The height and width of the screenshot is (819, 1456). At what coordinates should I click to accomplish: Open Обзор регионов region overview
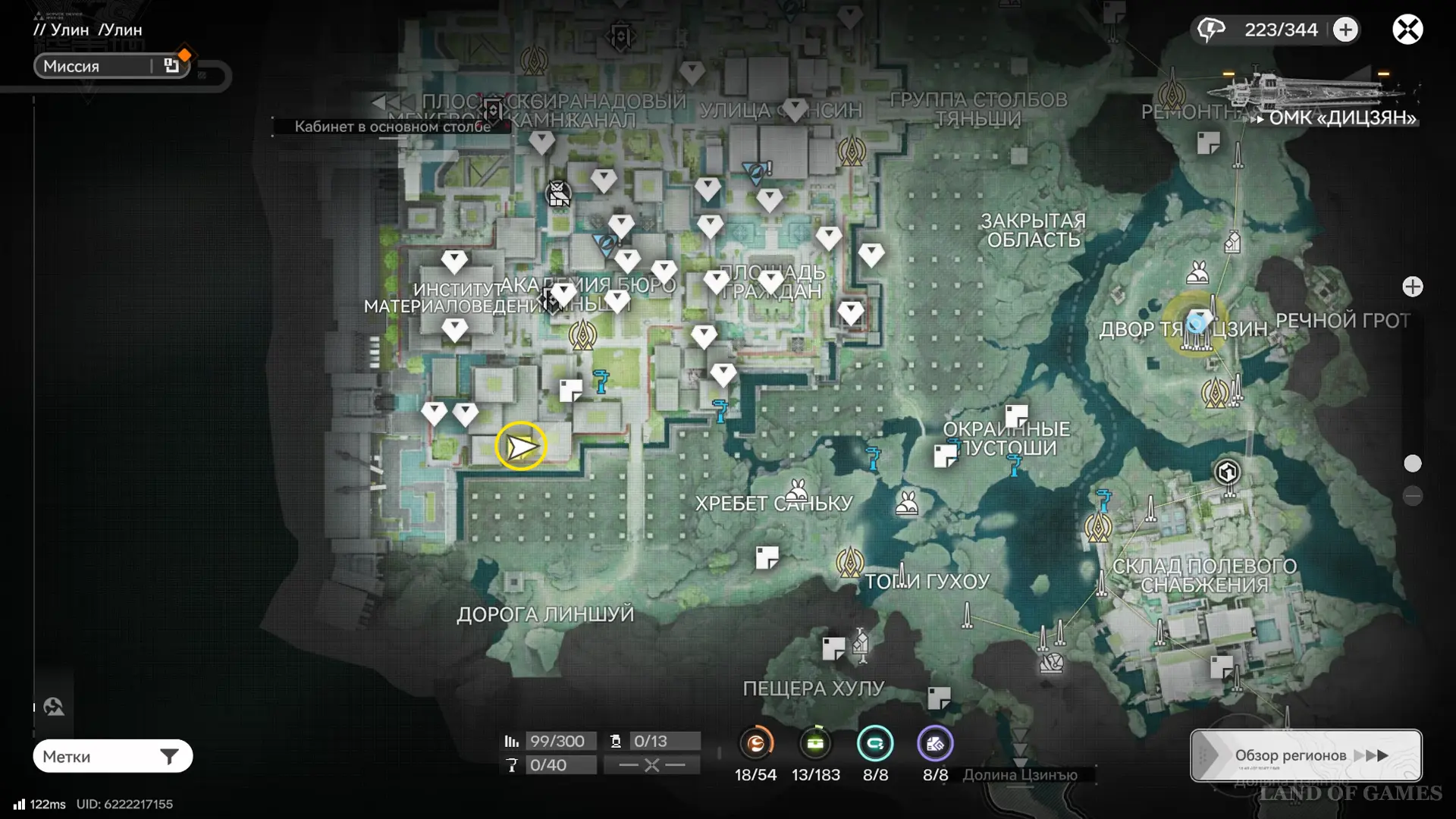[x=1305, y=755]
